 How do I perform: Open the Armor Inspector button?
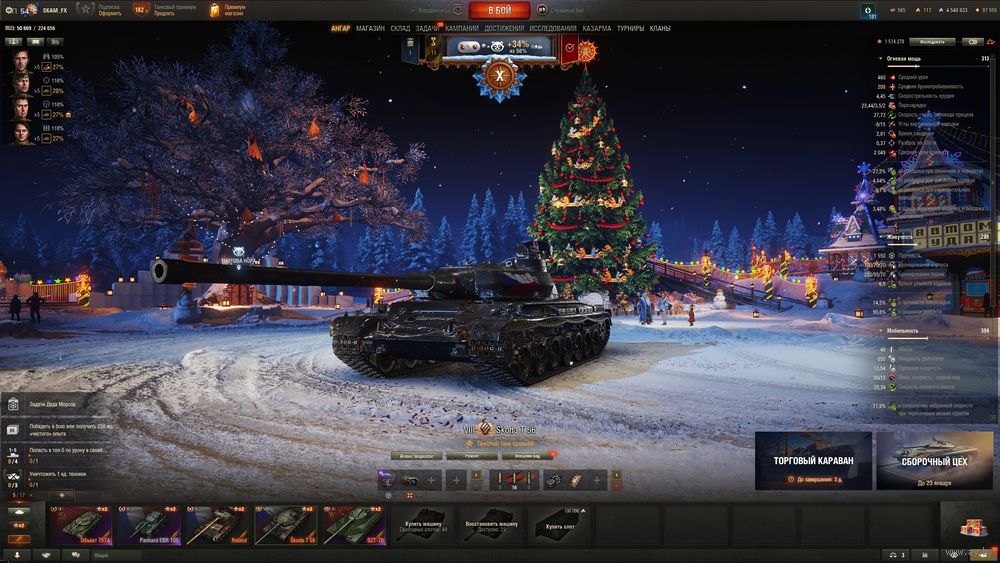tap(417, 454)
